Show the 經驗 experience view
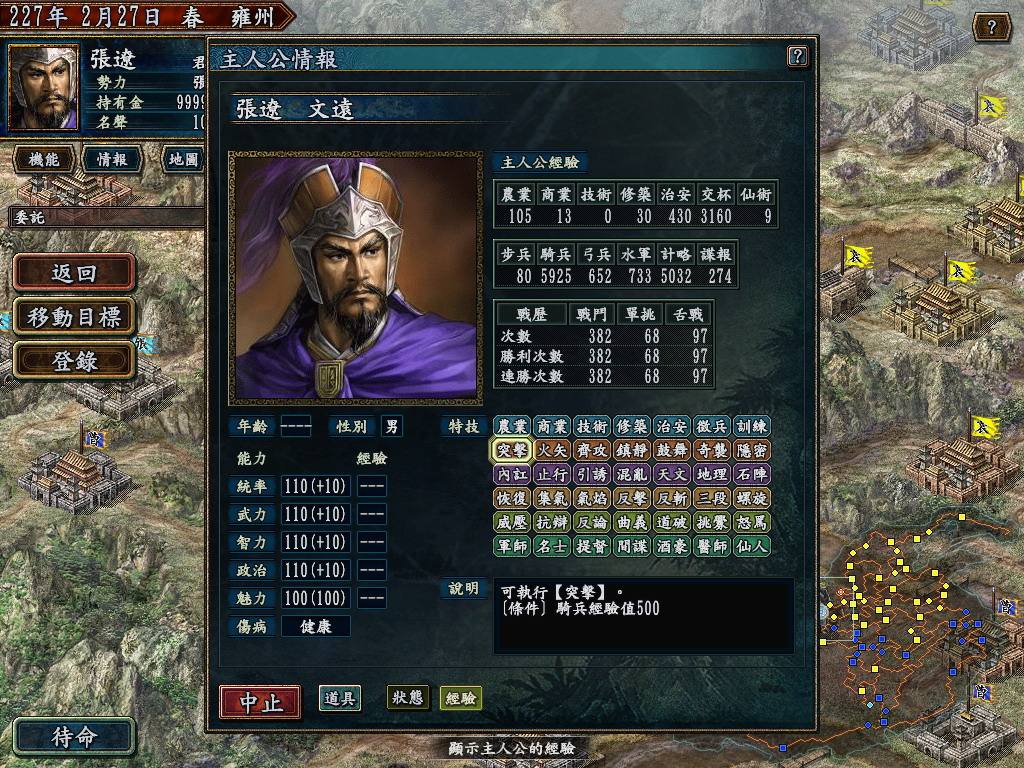This screenshot has width=1024, height=768. coord(461,698)
